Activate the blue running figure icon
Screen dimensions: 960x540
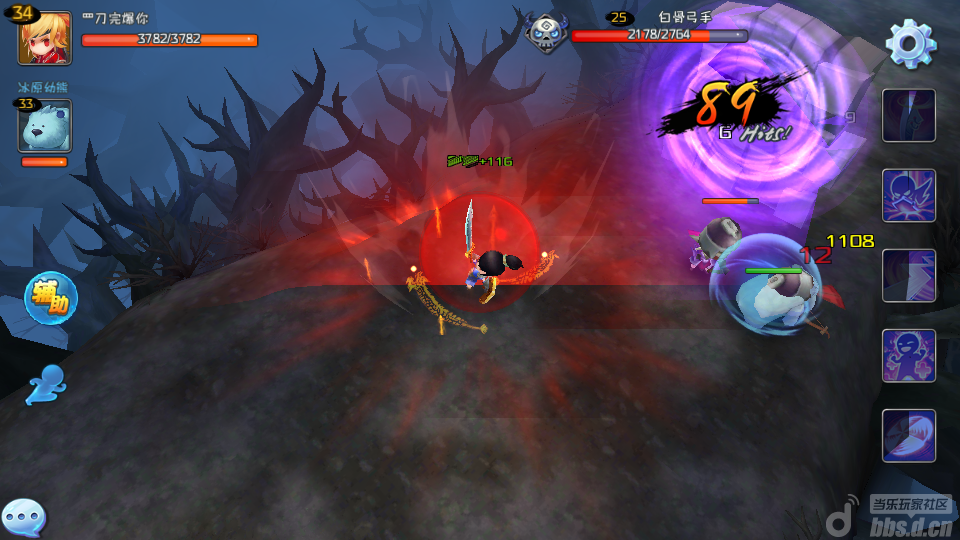[x=46, y=384]
